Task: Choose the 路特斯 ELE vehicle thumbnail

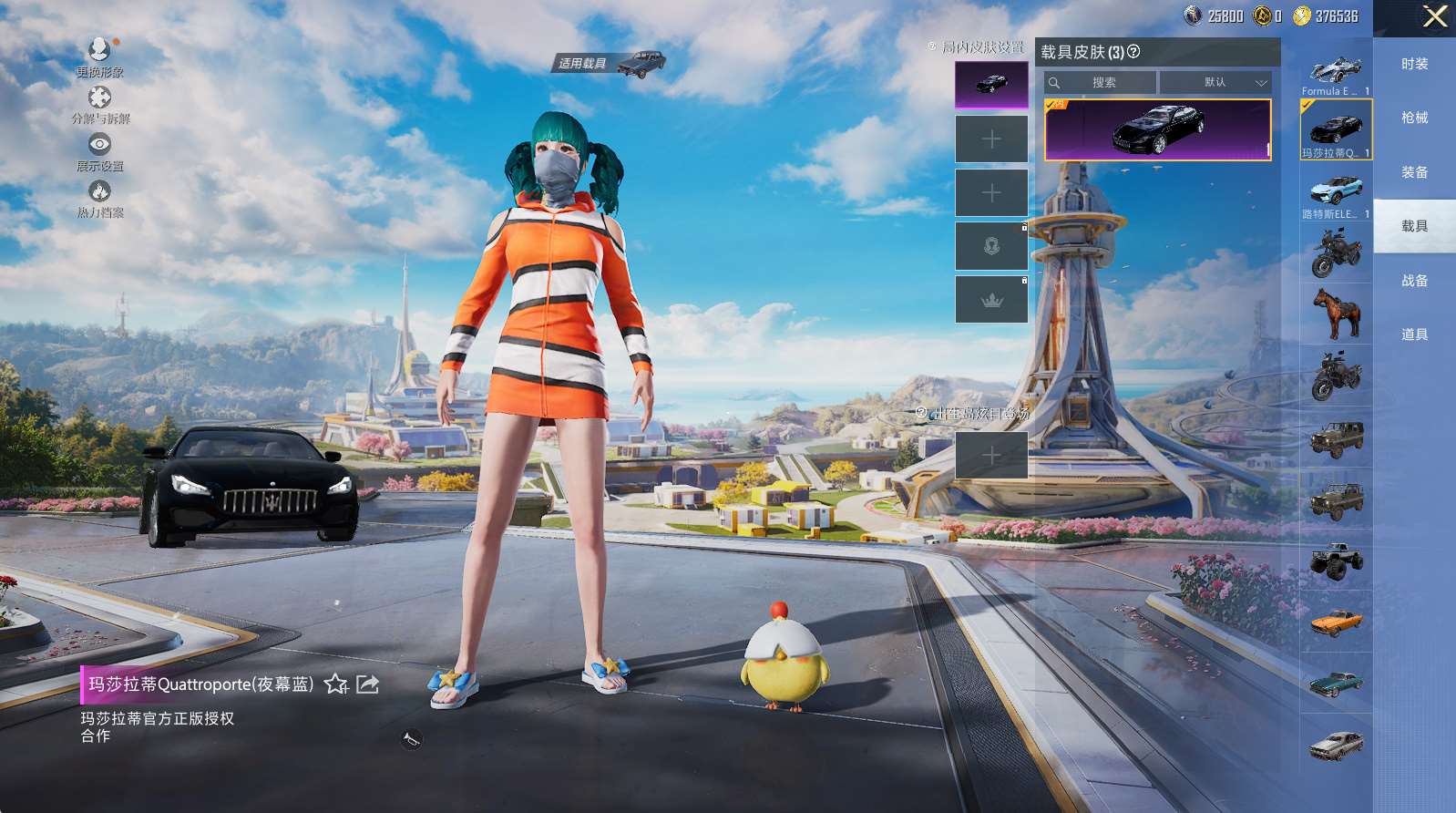Action: tap(1336, 193)
